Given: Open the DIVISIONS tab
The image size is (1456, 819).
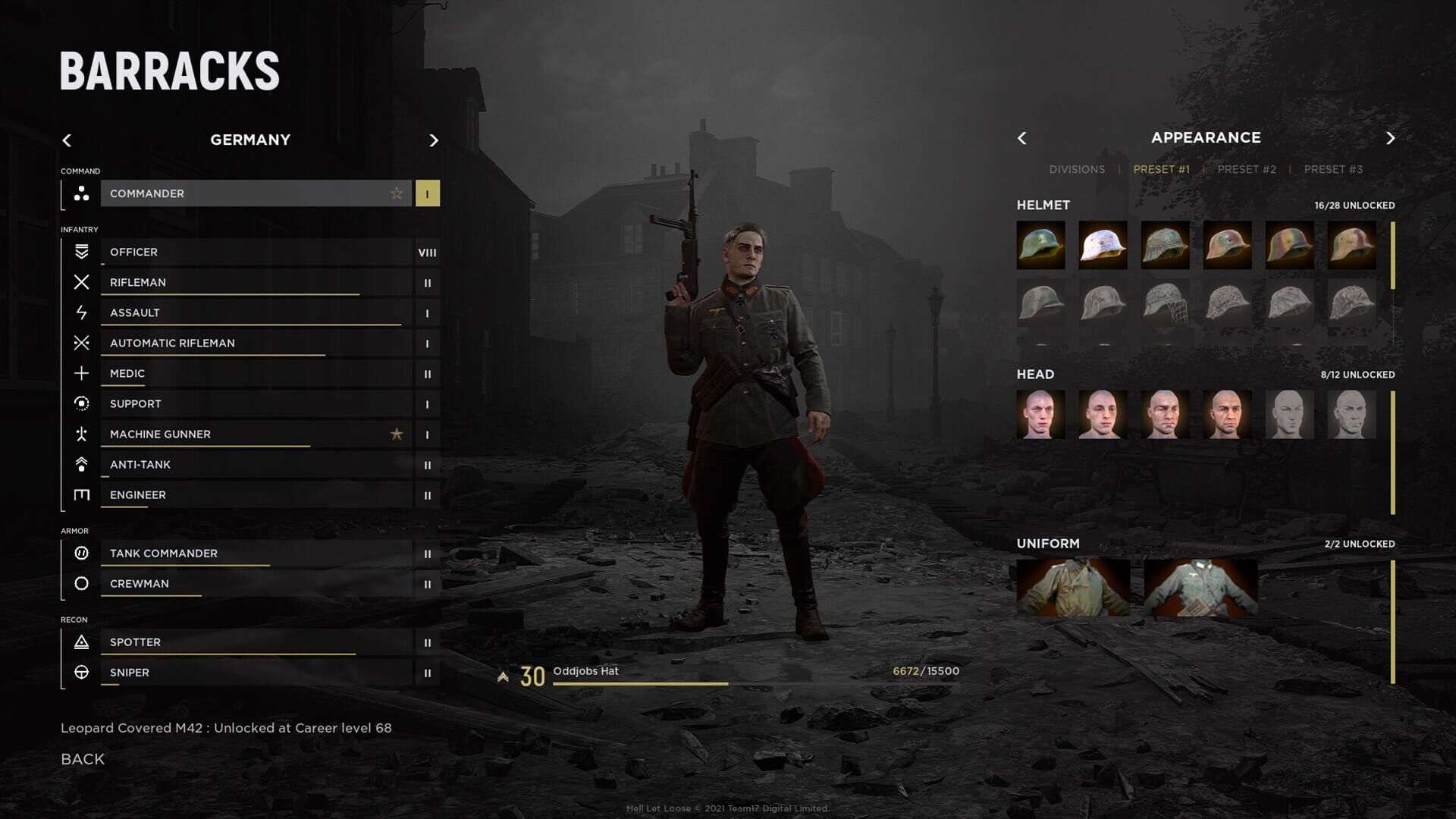Looking at the screenshot, I should pyautogui.click(x=1077, y=169).
